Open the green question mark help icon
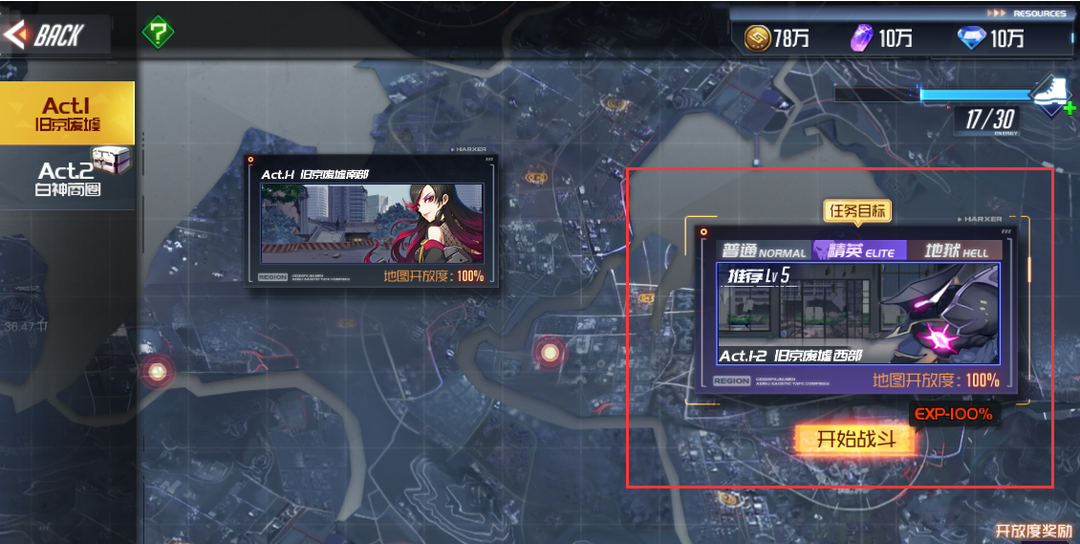 point(157,31)
